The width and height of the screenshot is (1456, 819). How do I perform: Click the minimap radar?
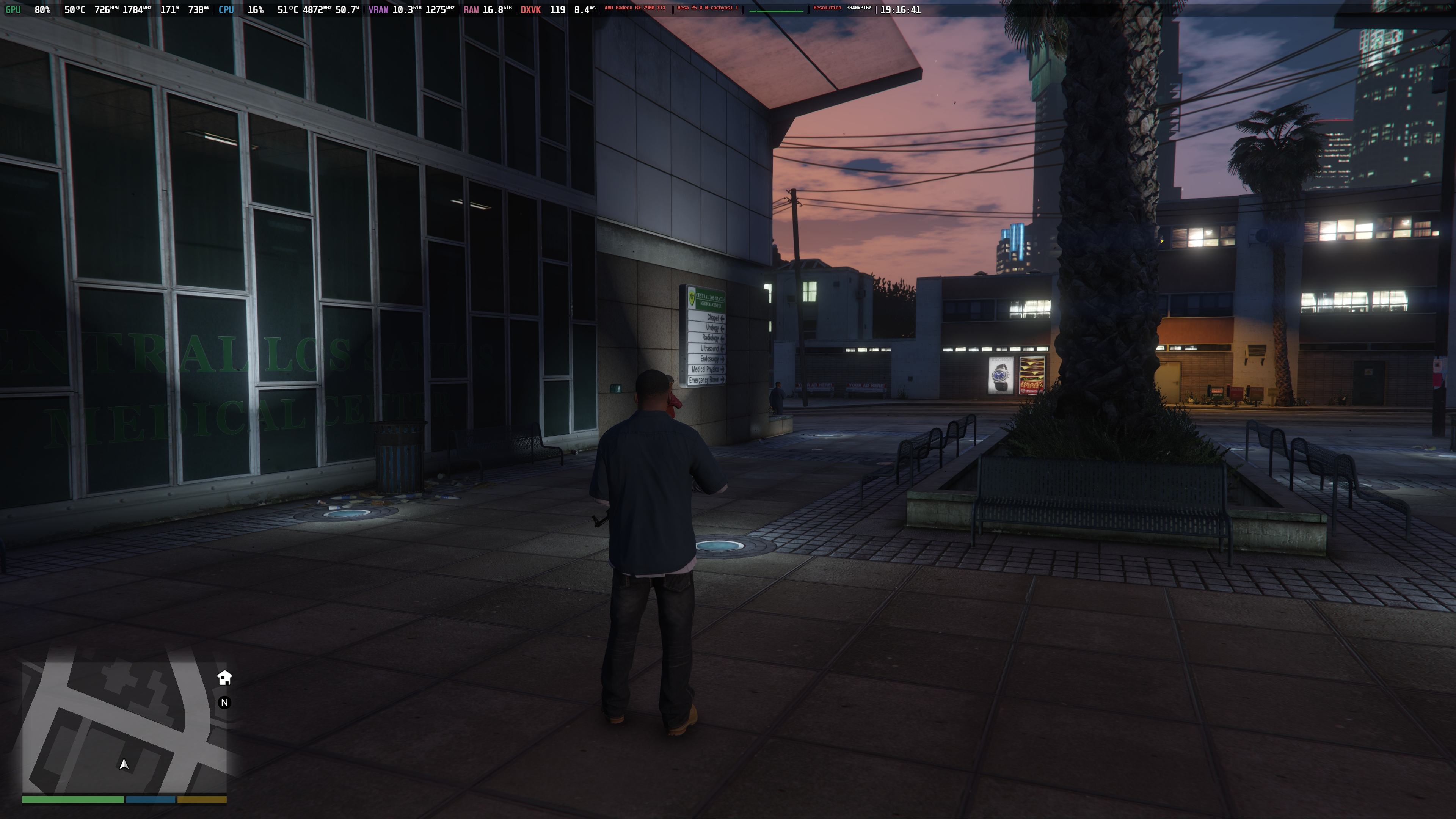[124, 728]
